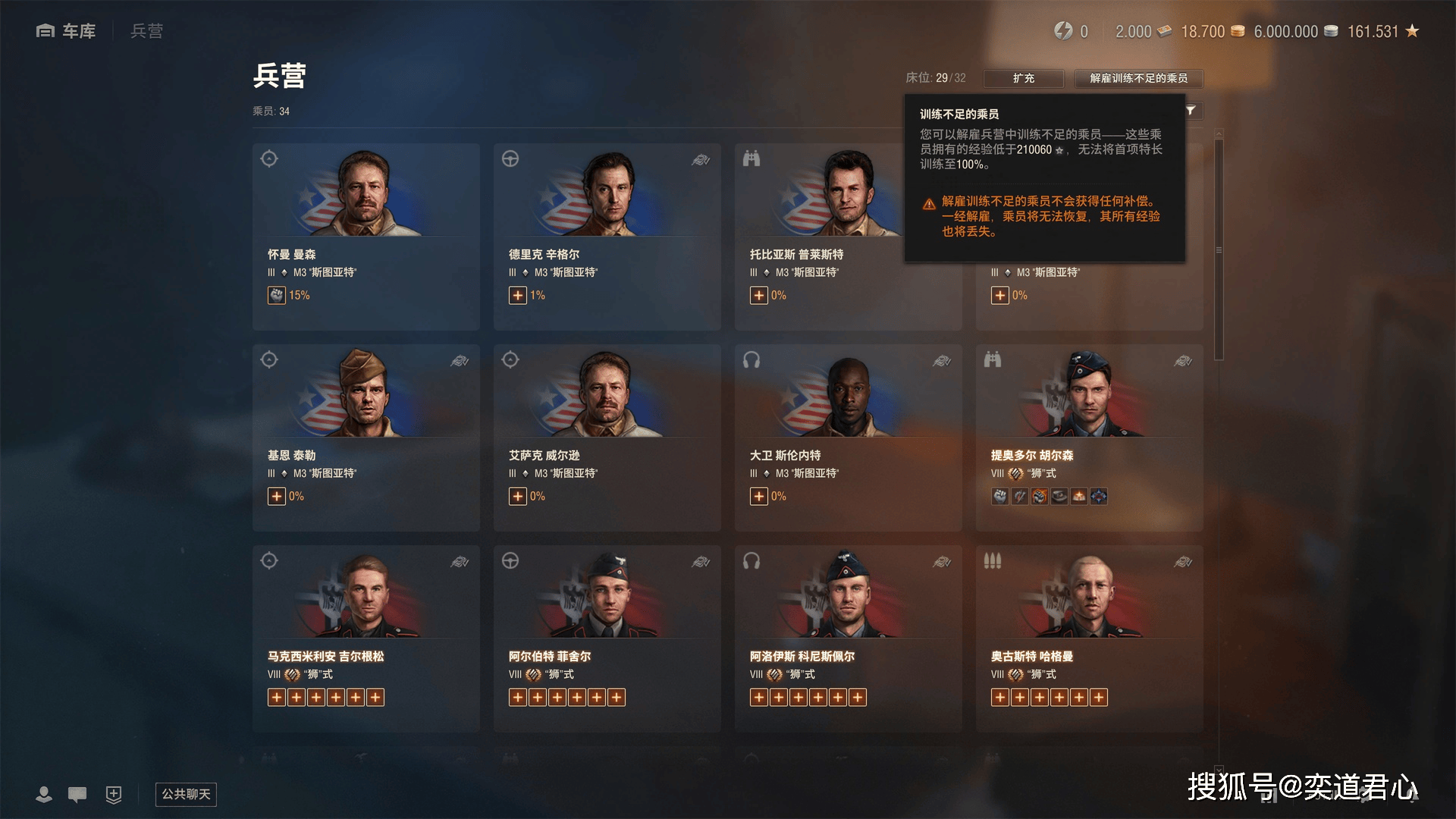Screen dimensions: 1456x819
Task: Open the chat bubble icon
Action: 77,794
